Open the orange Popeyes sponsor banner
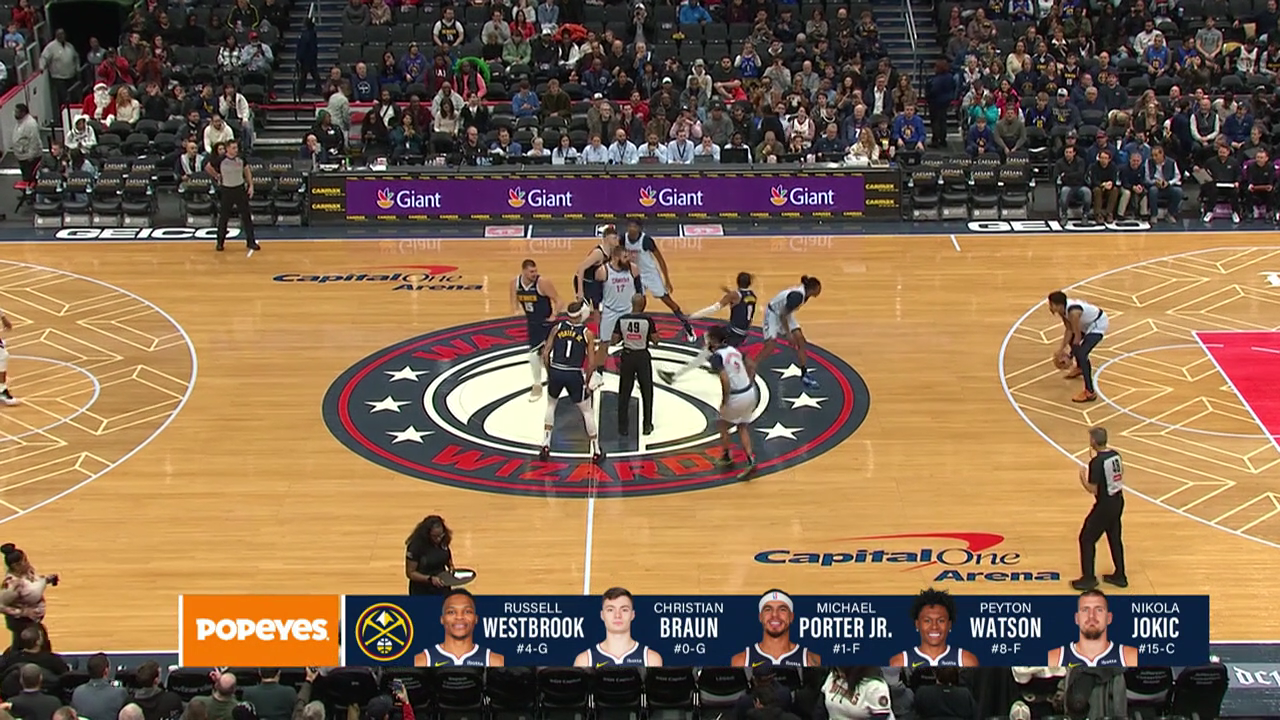Viewport: 1280px width, 720px height. pos(261,630)
